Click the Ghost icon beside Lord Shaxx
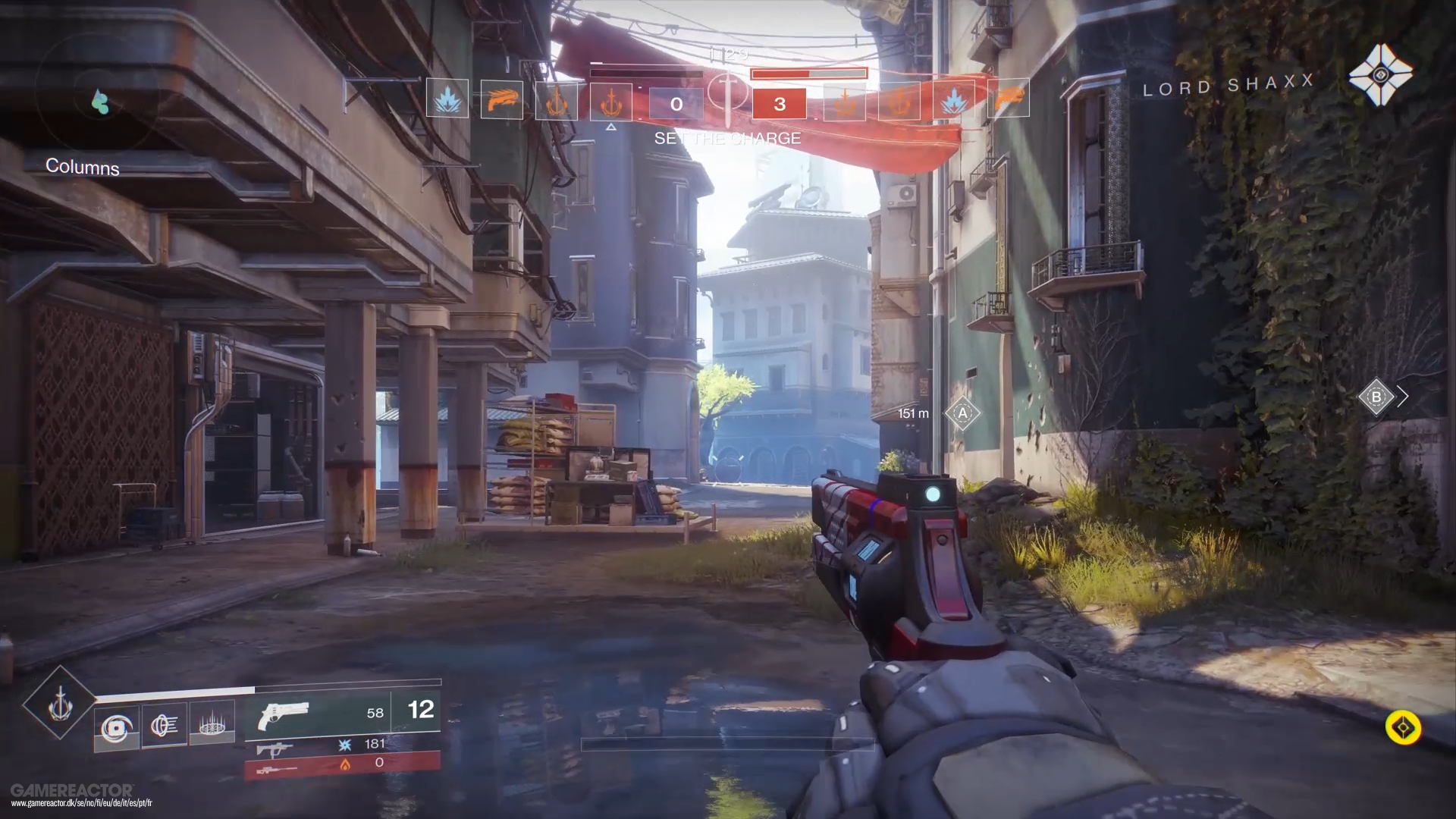This screenshot has height=819, width=1456. pyautogui.click(x=1380, y=74)
